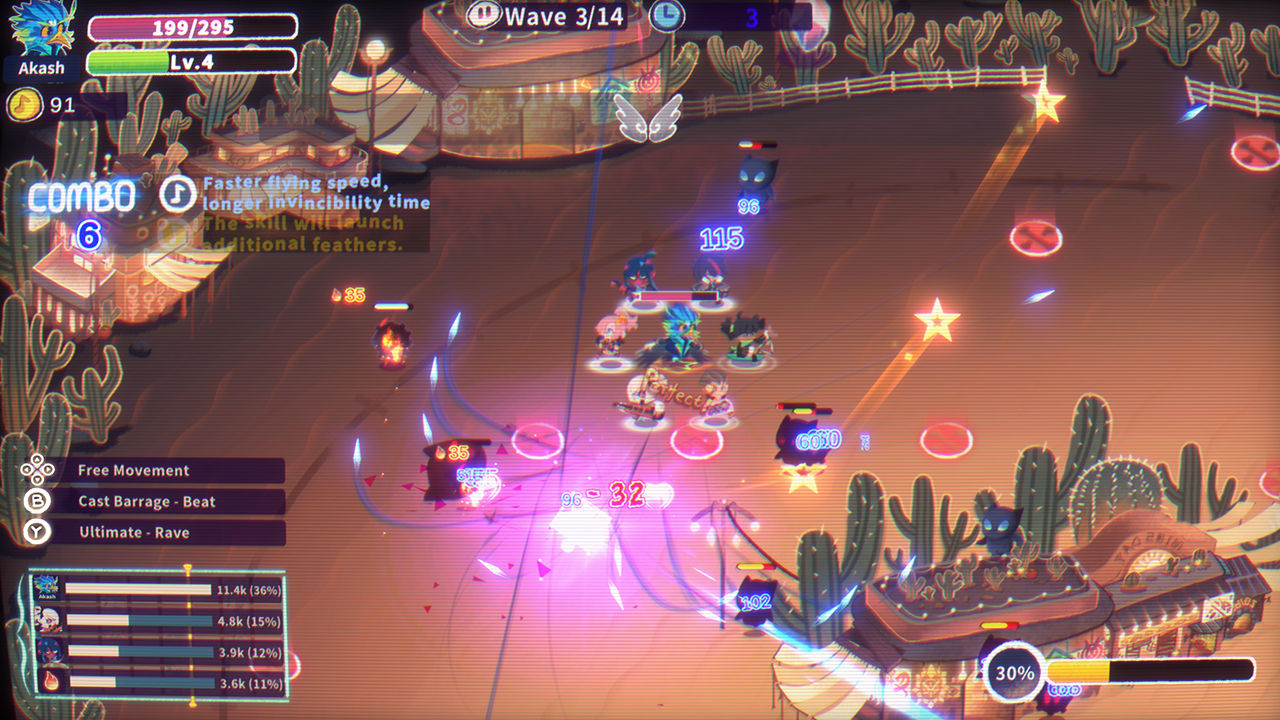This screenshot has width=1280, height=720.
Task: Click the Y button icon for Ultimate
Action: coord(36,533)
